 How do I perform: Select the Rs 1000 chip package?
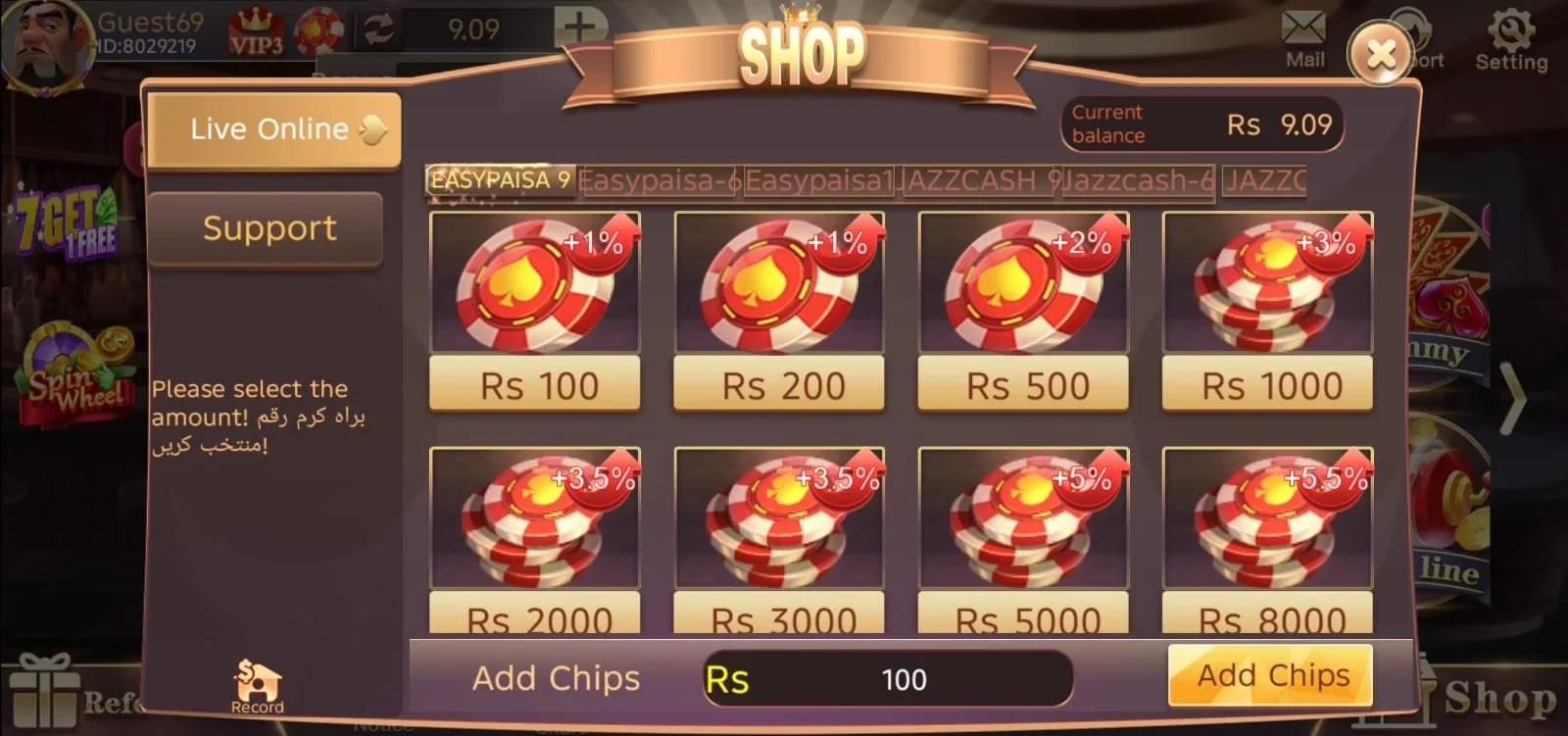[x=1267, y=385]
